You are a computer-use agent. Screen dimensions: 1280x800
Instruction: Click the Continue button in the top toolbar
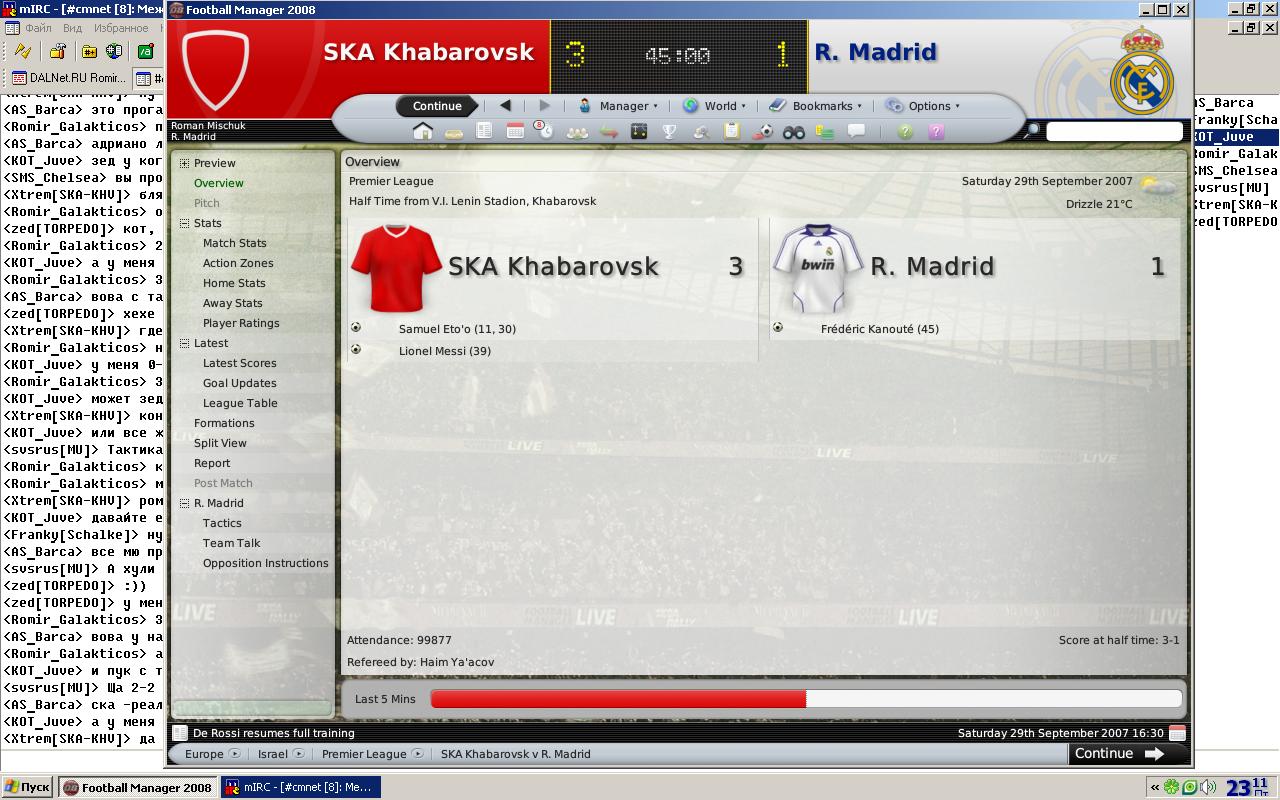coord(437,106)
